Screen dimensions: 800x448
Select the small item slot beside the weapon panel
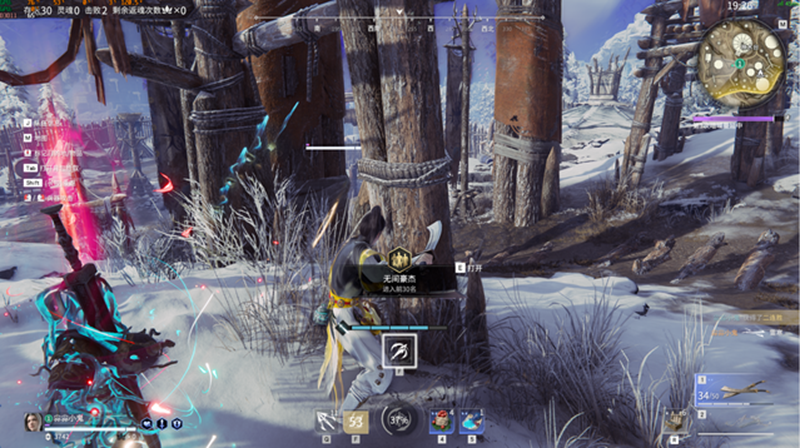coord(678,421)
